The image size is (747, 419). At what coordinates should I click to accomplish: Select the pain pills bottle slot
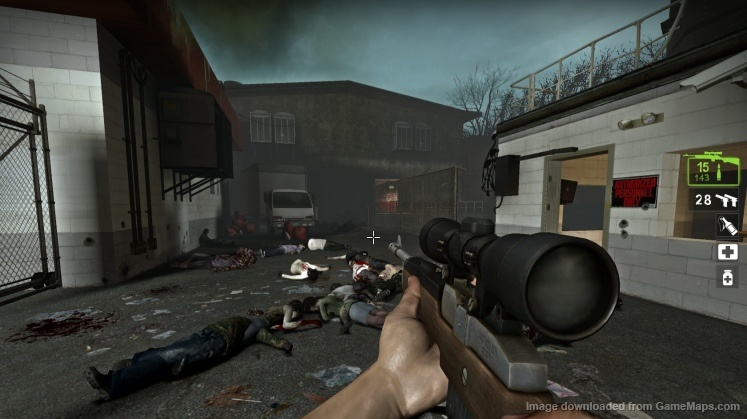click(727, 278)
